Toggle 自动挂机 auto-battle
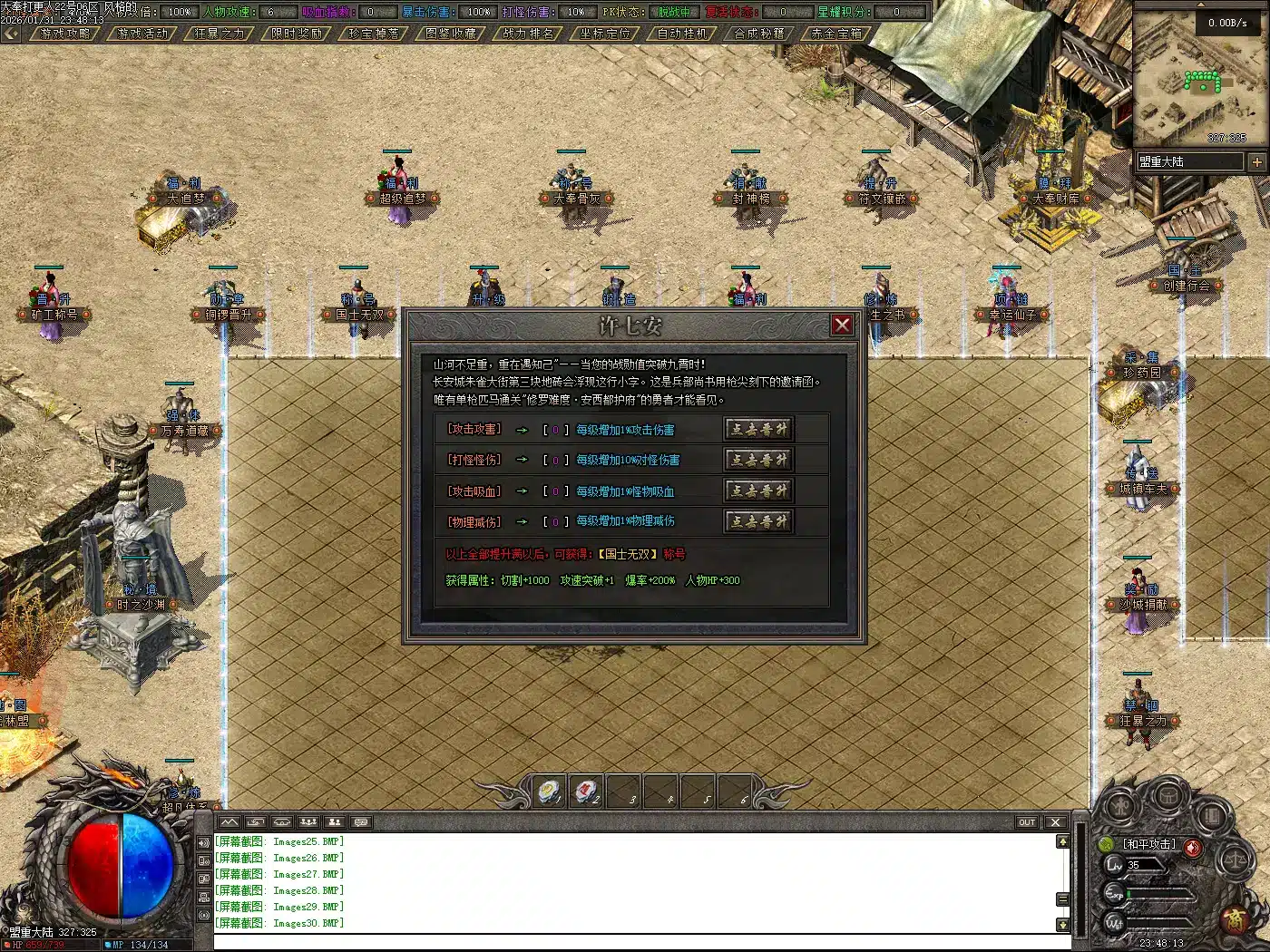 pos(682,34)
